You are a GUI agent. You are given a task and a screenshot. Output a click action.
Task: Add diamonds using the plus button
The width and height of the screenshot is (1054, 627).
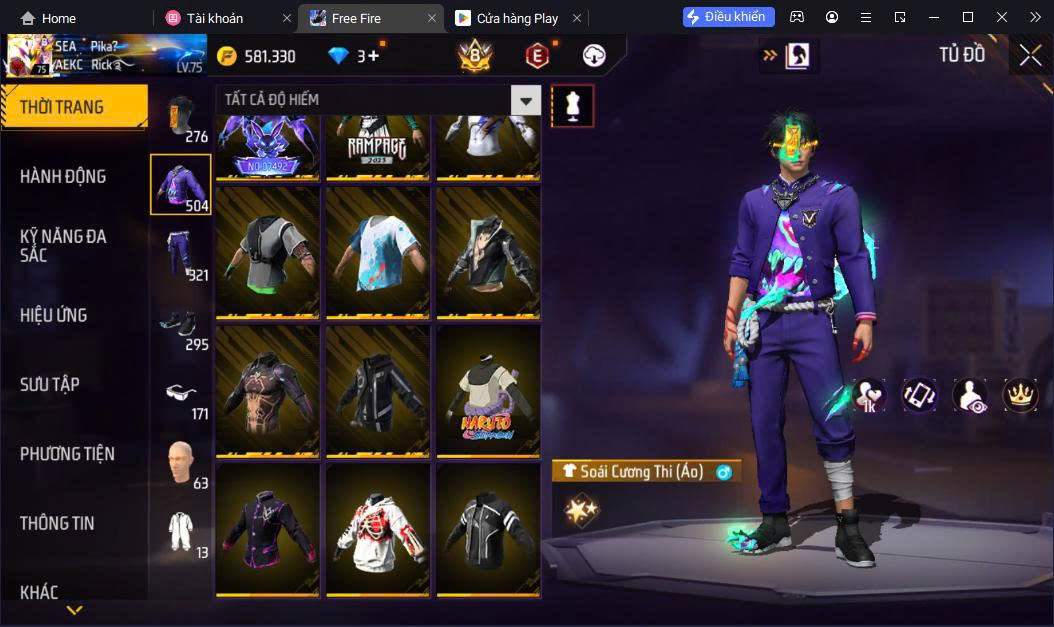pyautogui.click(x=374, y=56)
